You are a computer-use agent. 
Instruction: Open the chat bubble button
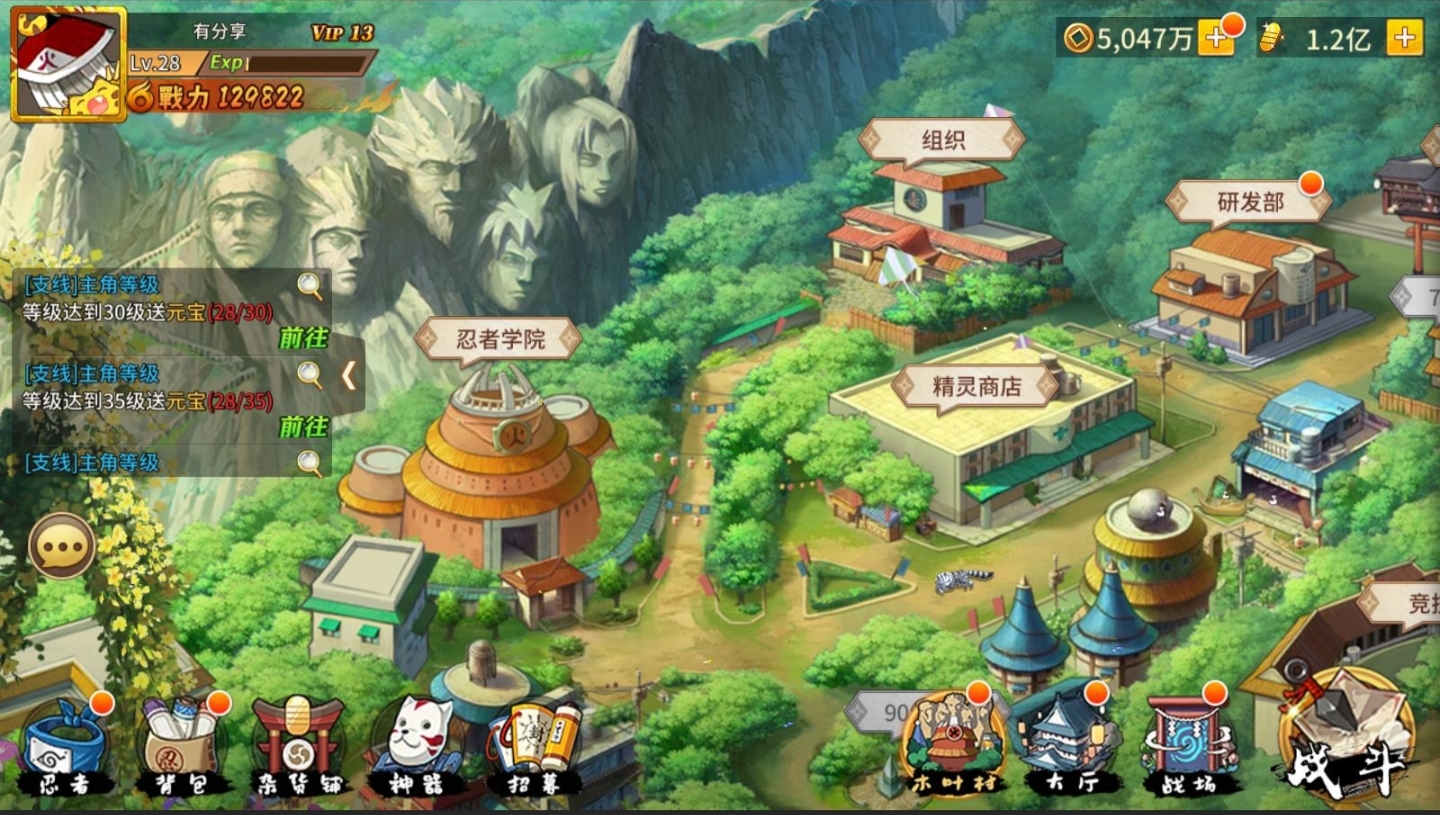click(x=62, y=546)
